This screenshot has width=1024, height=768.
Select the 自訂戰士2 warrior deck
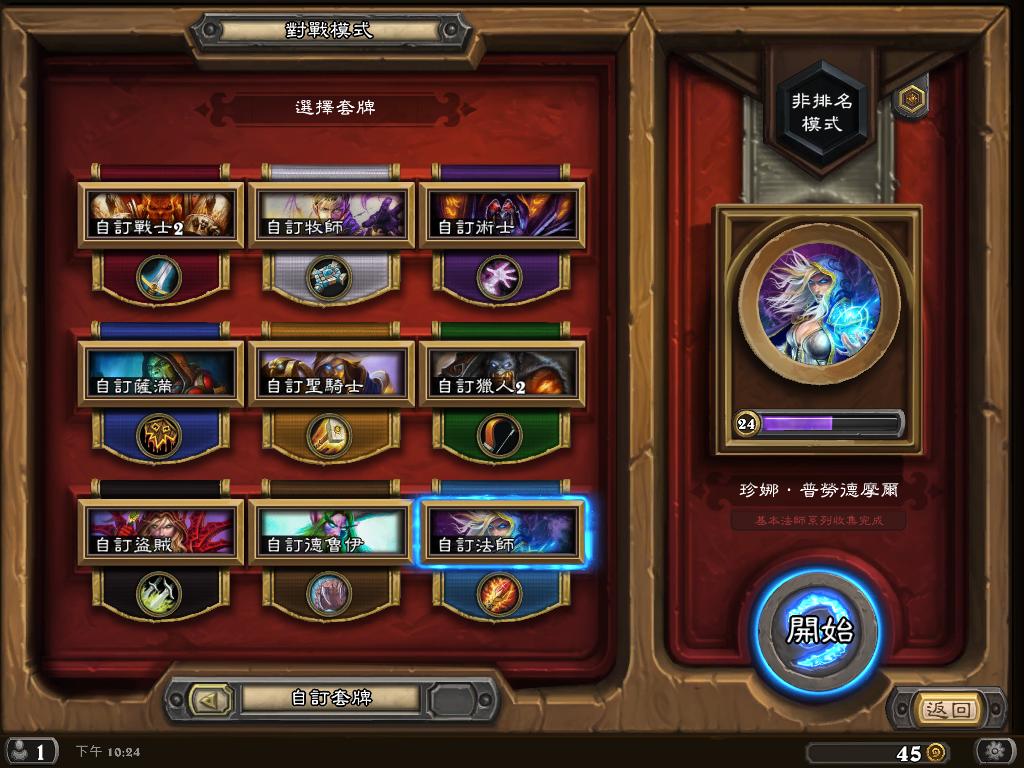click(161, 214)
